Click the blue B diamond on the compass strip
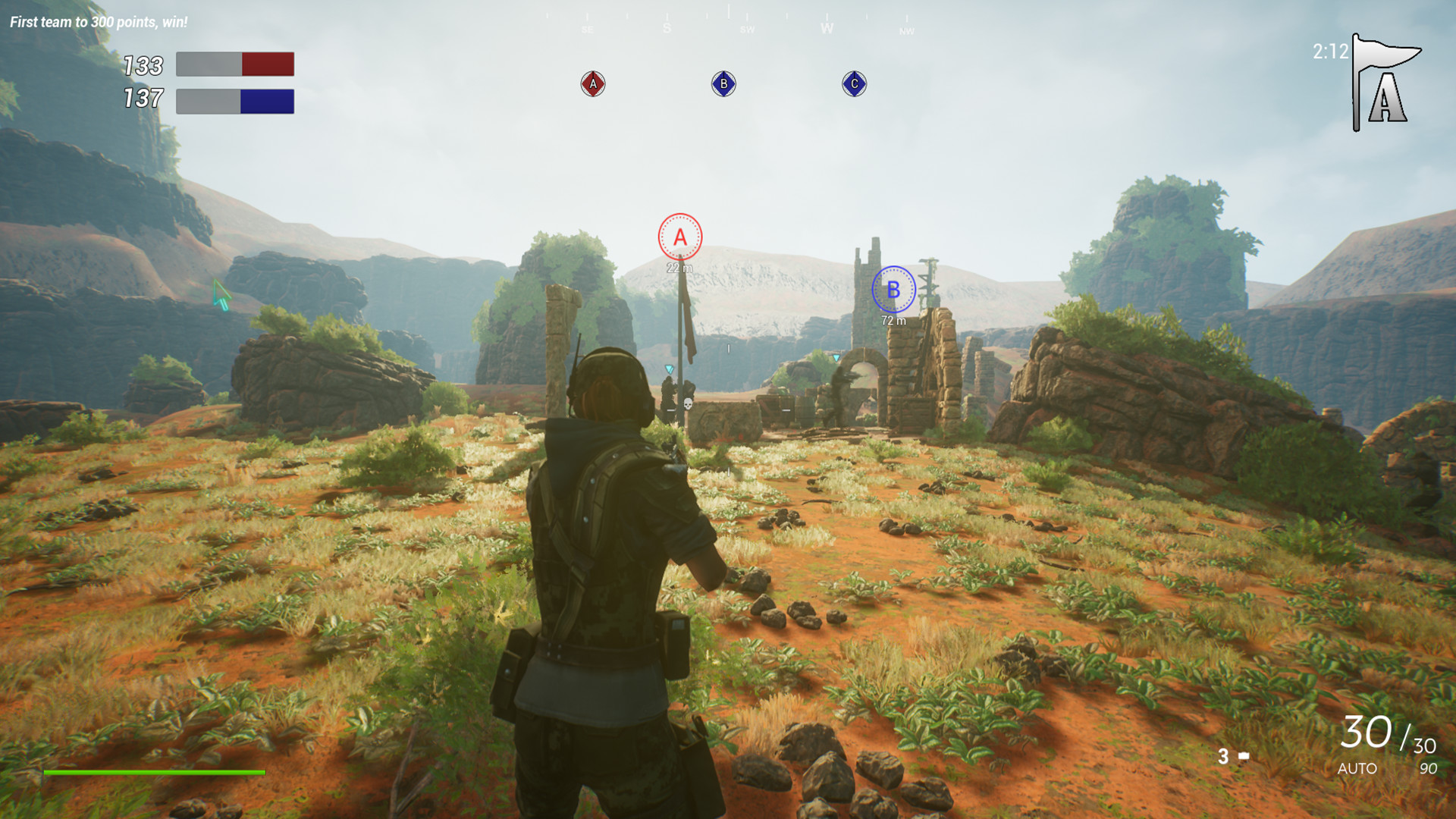Viewport: 1456px width, 819px height. pyautogui.click(x=723, y=84)
